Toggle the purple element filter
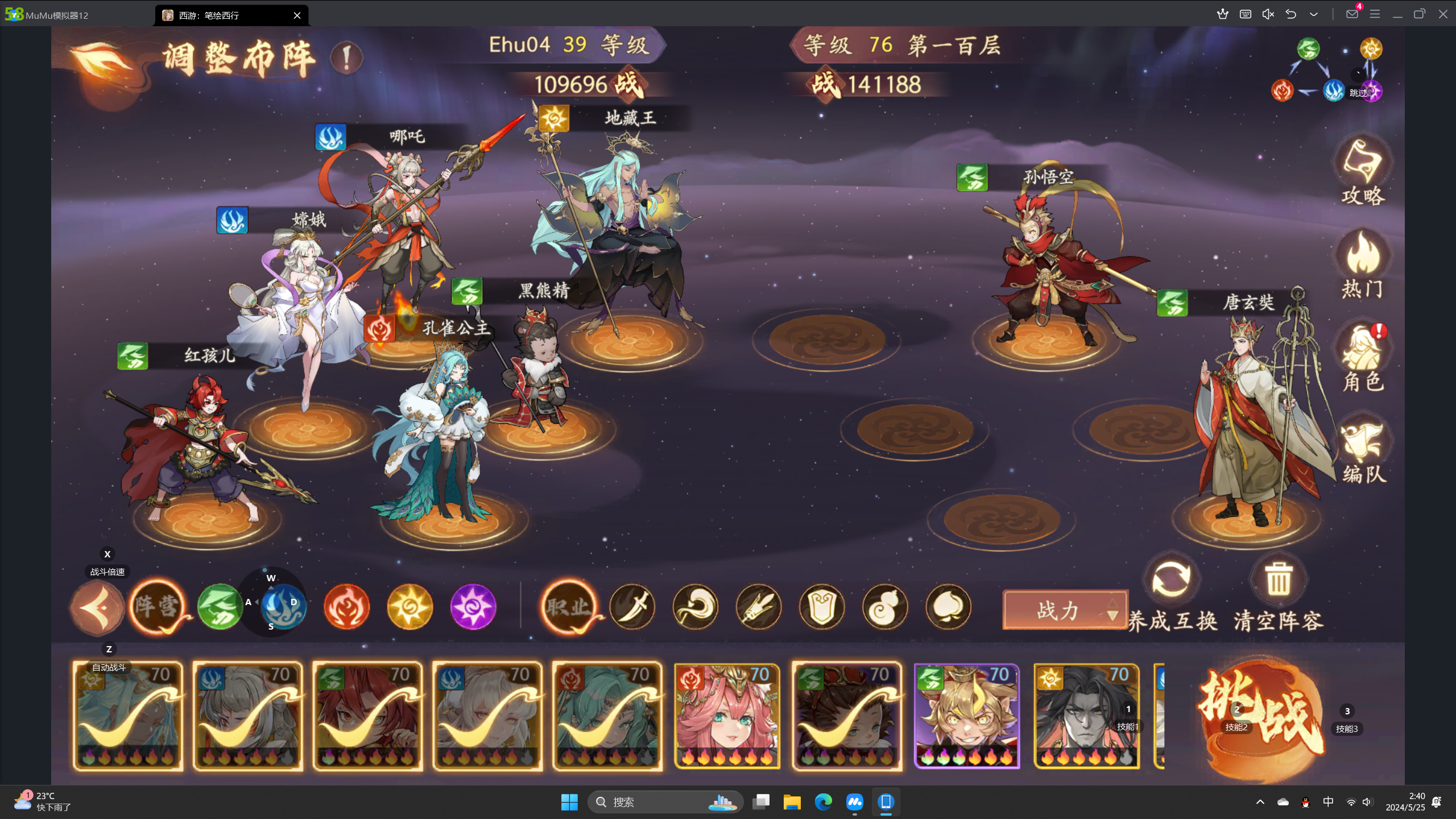This screenshot has height=819, width=1456. tap(474, 607)
